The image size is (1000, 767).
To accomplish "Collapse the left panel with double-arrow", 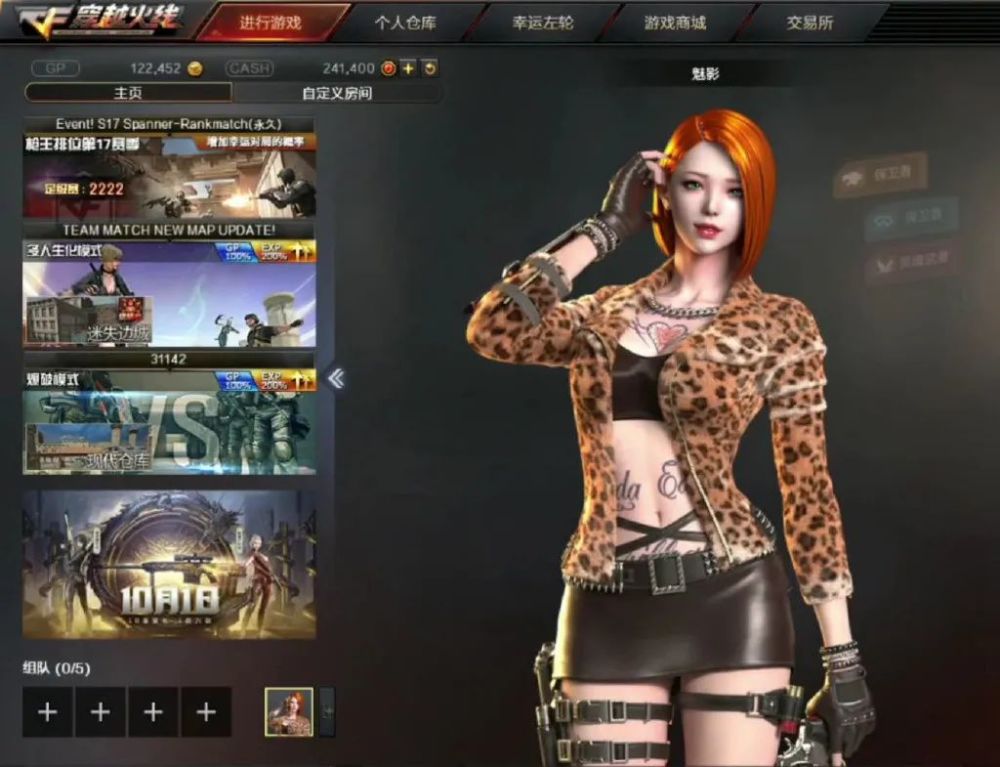I will (336, 378).
